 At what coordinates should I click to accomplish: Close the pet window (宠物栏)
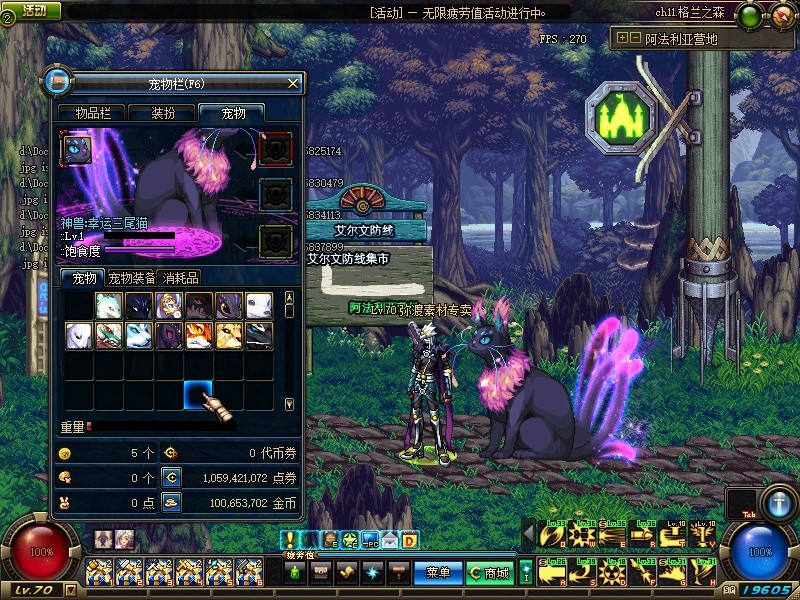coord(292,83)
